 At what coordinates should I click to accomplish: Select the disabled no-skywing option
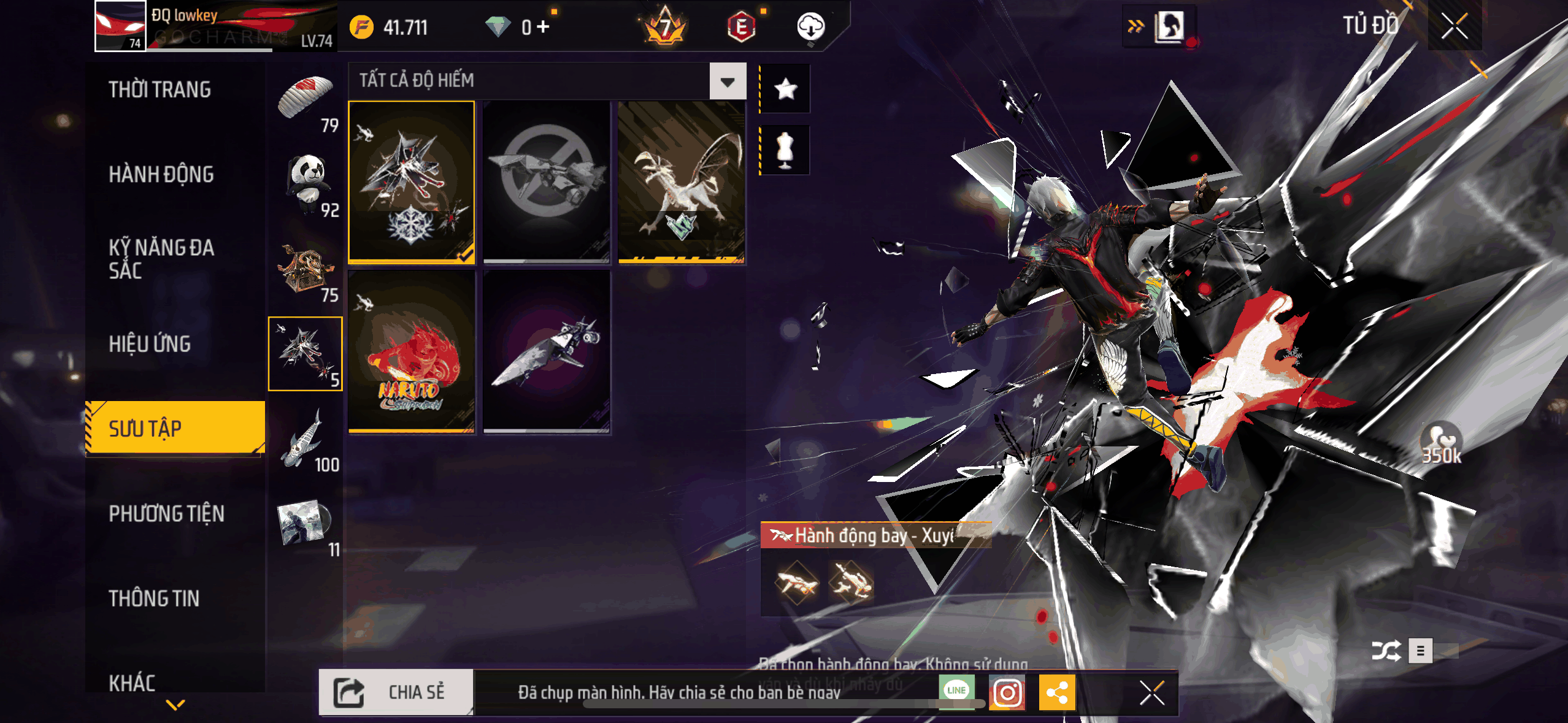click(546, 182)
